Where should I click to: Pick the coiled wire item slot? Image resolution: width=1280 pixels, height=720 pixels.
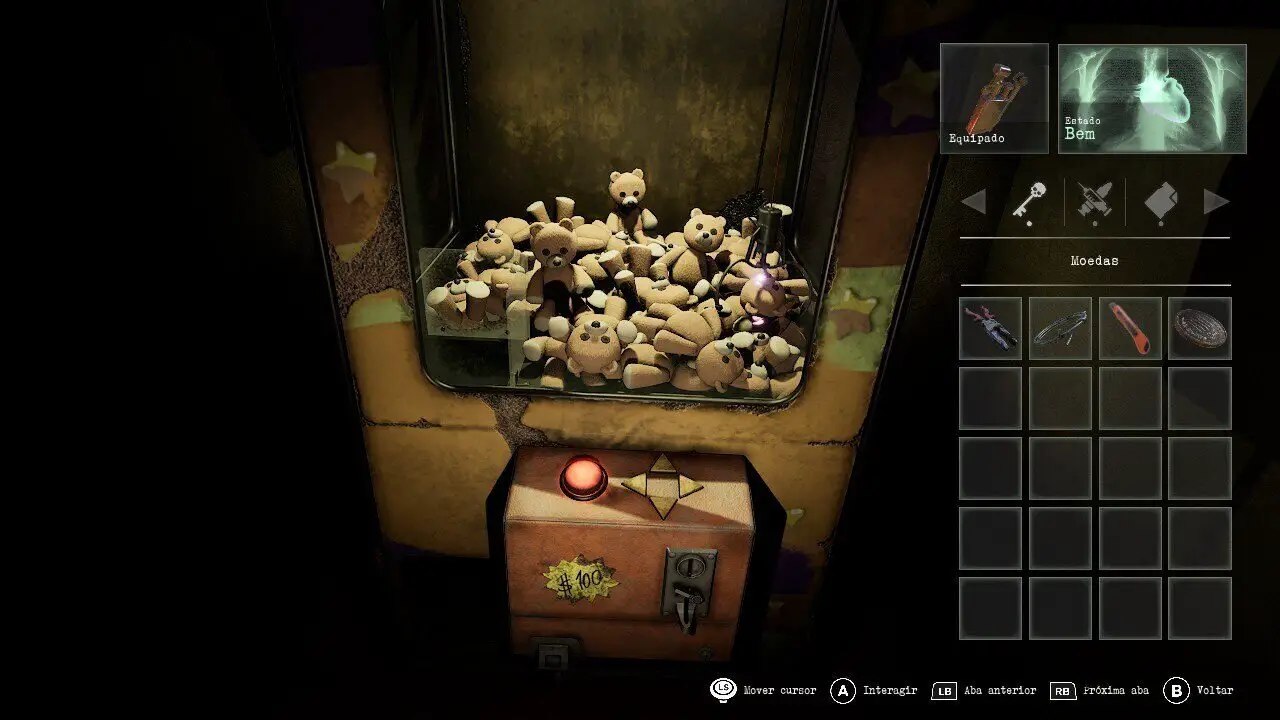click(1060, 328)
